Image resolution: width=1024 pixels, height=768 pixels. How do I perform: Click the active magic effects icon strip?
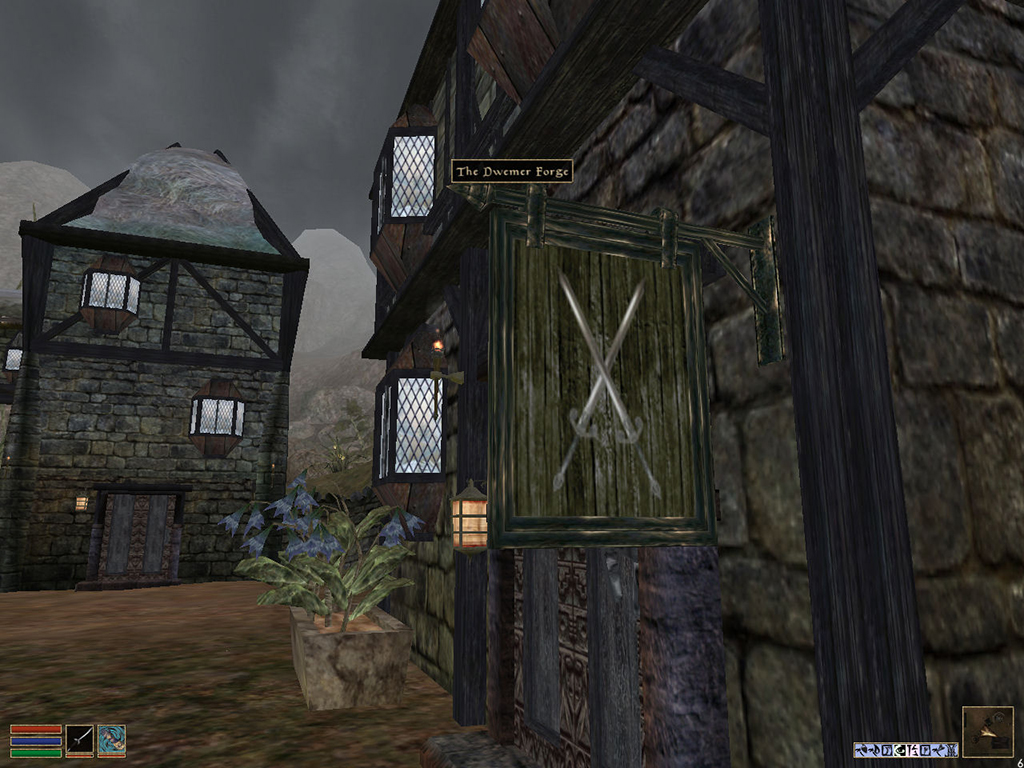click(x=905, y=749)
